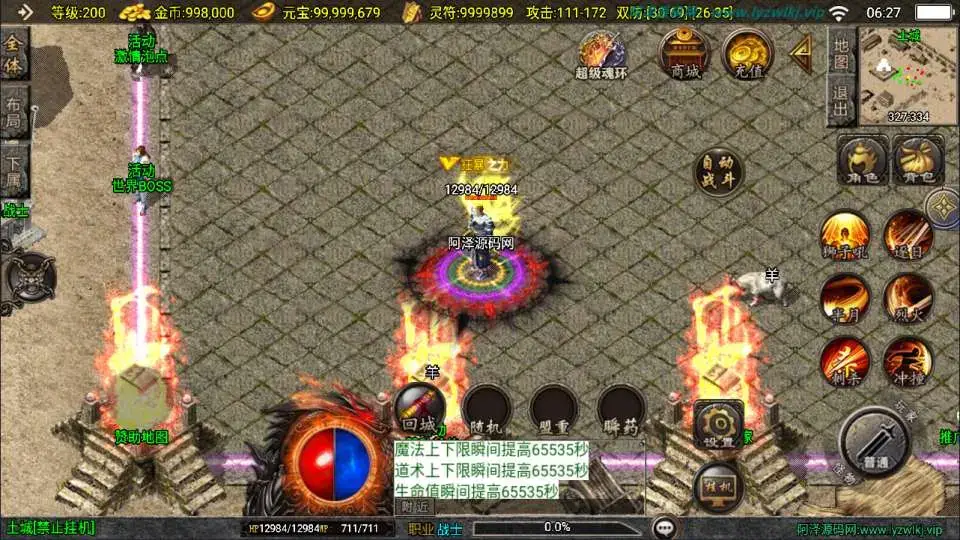The width and height of the screenshot is (960, 540).
Task: Tap the 普通 basic attack sword button
Action: [875, 442]
